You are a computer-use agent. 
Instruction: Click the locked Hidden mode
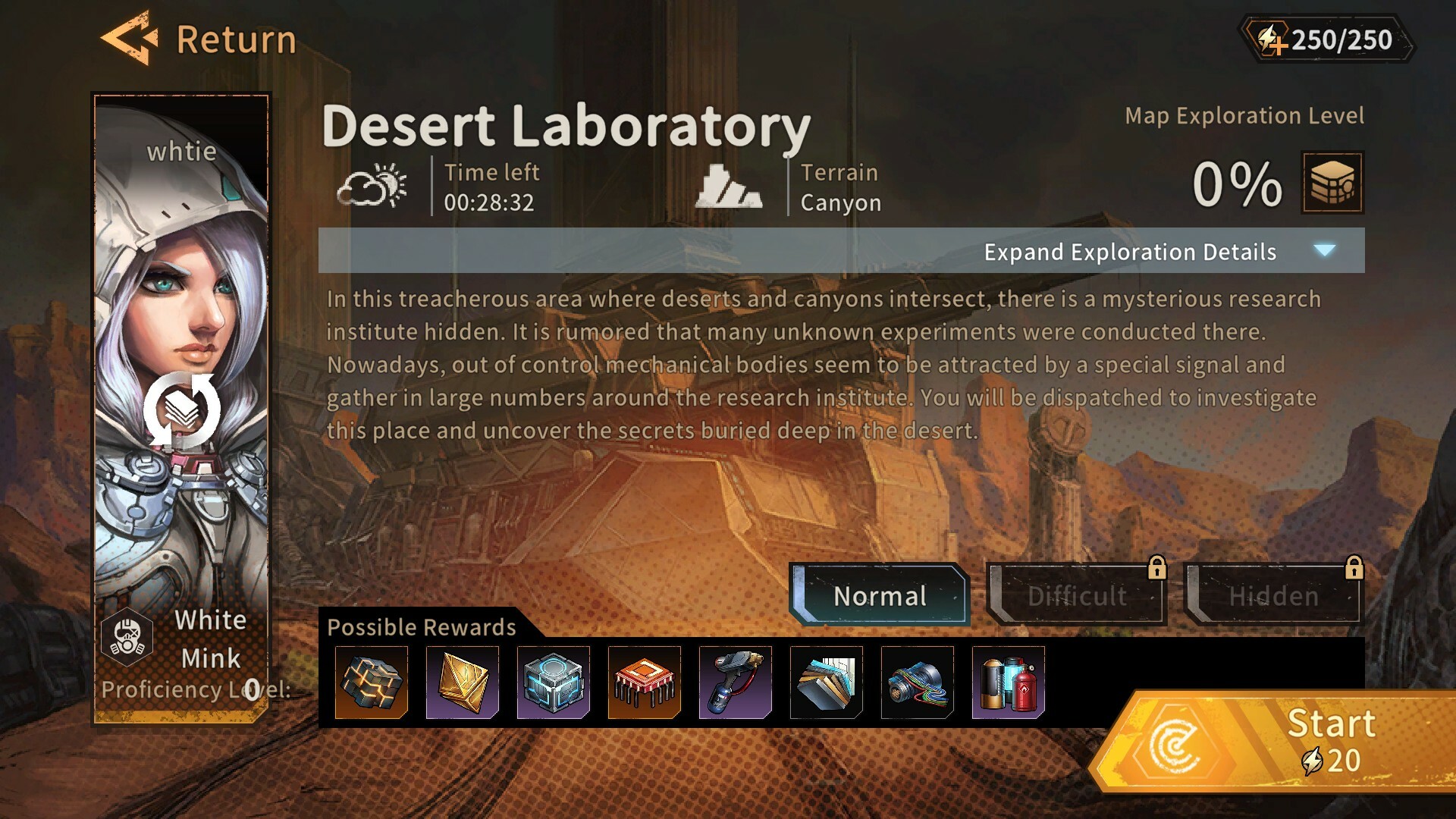(x=1274, y=597)
